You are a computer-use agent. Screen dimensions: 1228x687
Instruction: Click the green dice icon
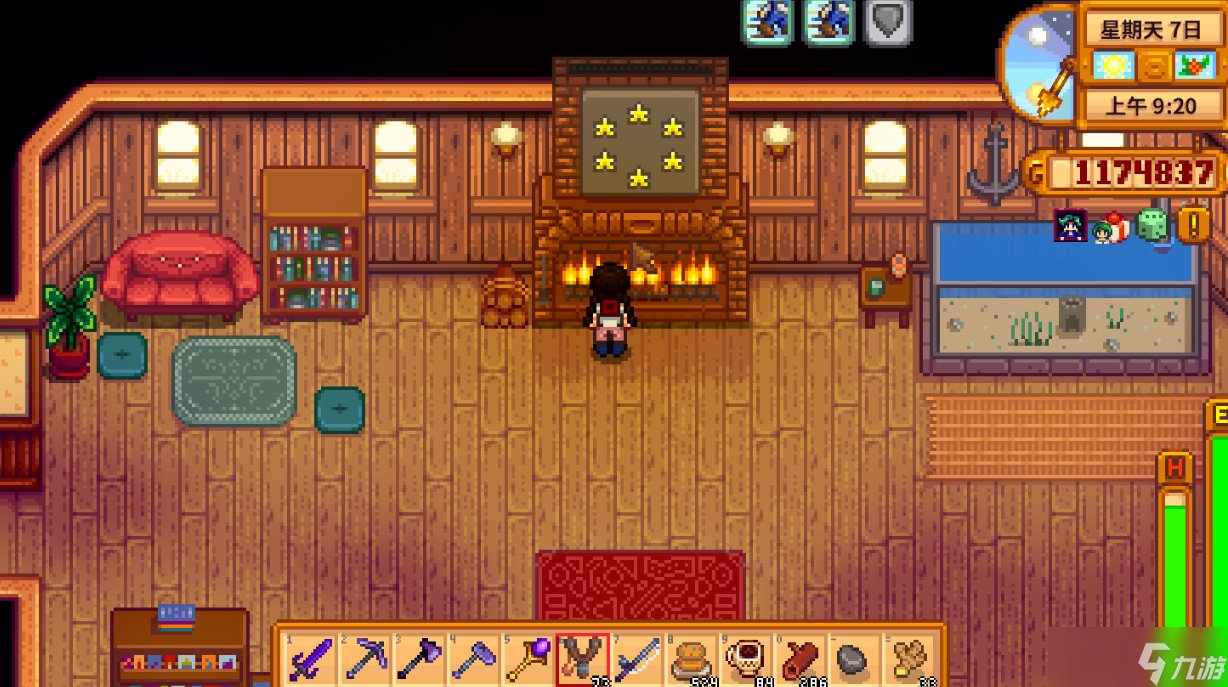(1152, 226)
